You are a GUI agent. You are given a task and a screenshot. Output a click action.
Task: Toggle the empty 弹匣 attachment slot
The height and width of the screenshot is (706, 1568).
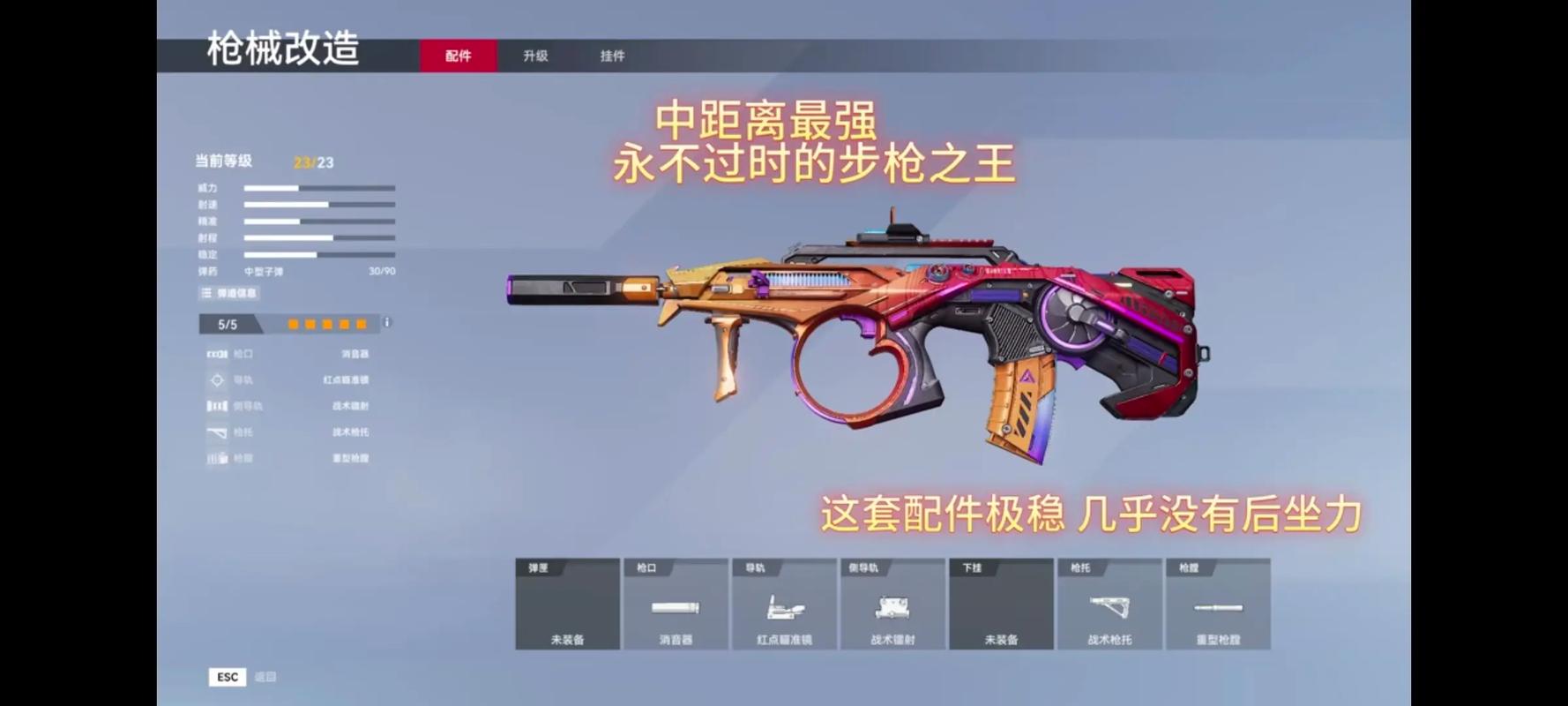(567, 605)
